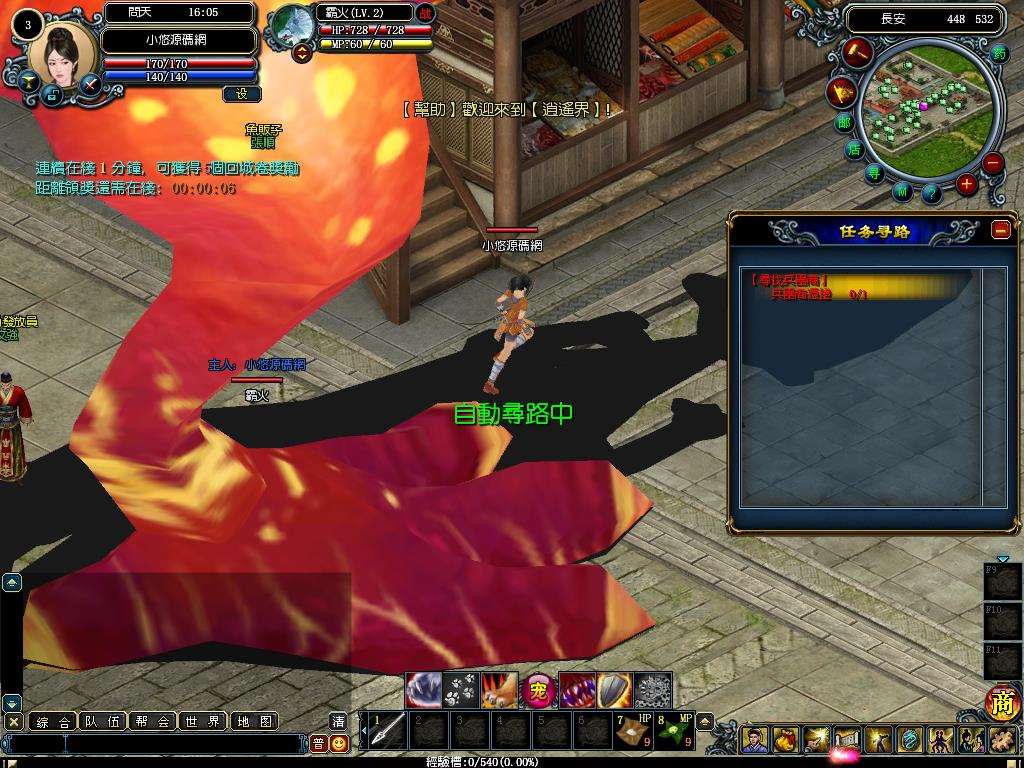
Task: Use the green MP herb in slot 8
Action: pos(673,730)
